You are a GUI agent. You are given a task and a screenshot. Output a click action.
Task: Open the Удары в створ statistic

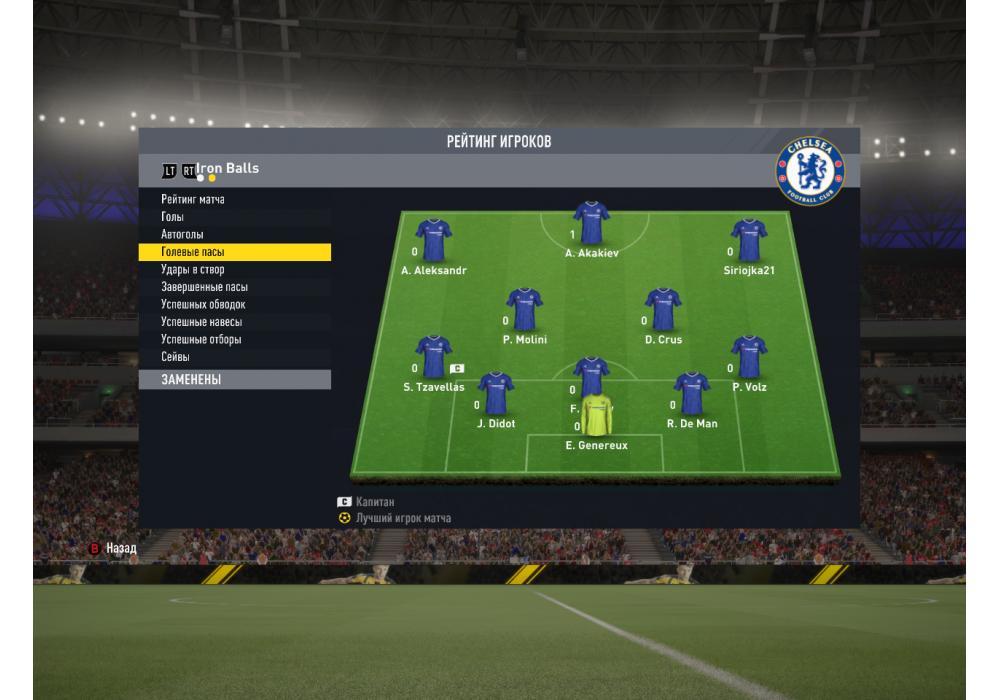click(x=193, y=270)
